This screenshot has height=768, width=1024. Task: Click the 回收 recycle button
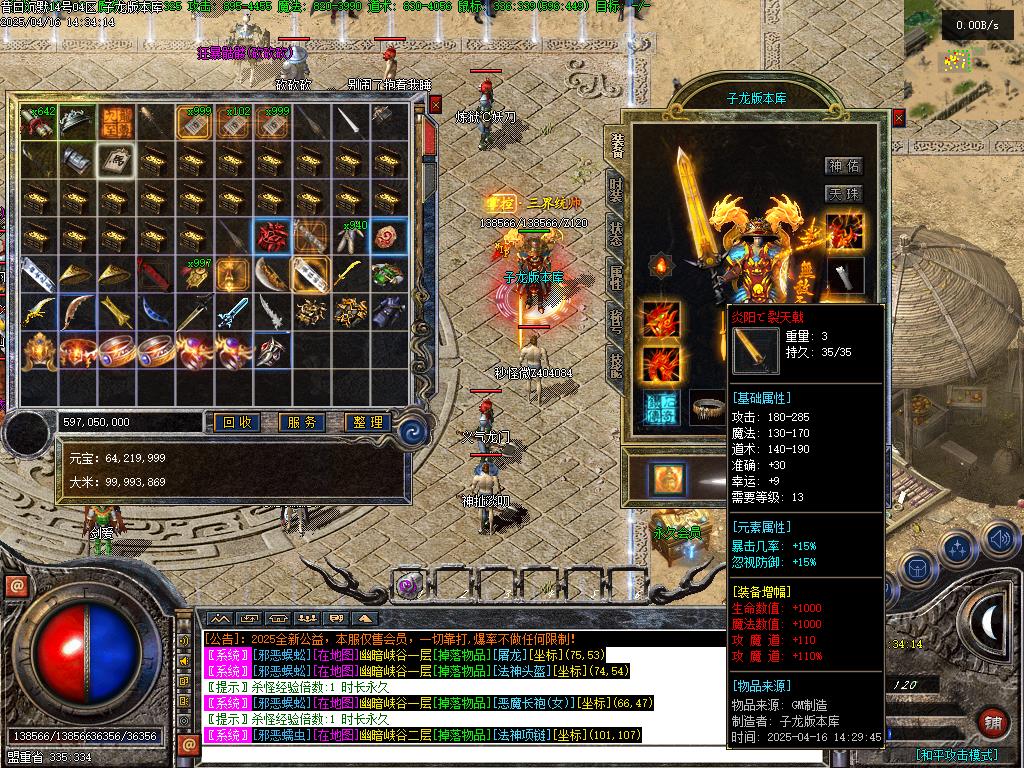coord(237,423)
